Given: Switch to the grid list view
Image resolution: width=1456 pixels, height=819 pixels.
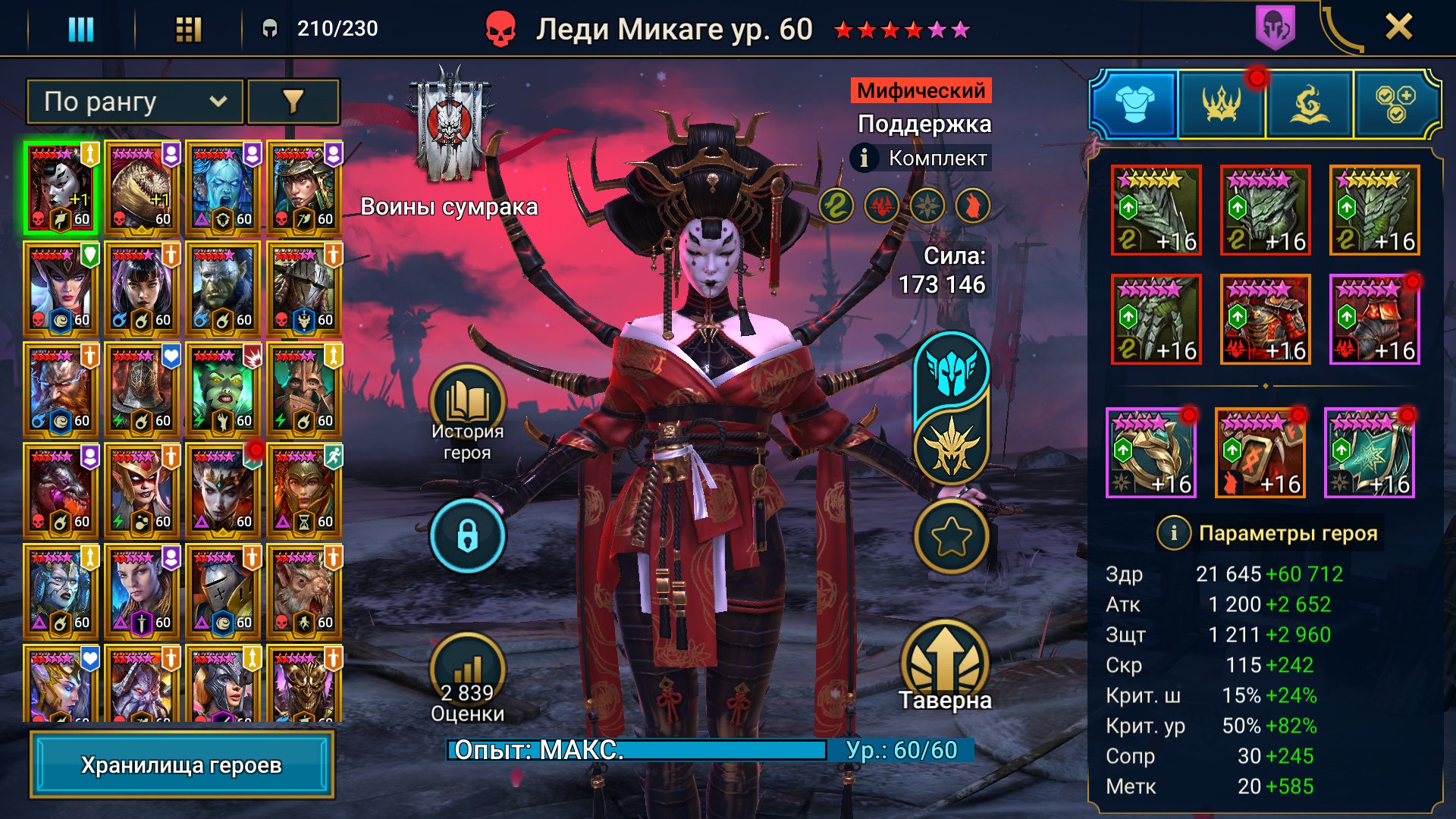Looking at the screenshot, I should pos(188,29).
